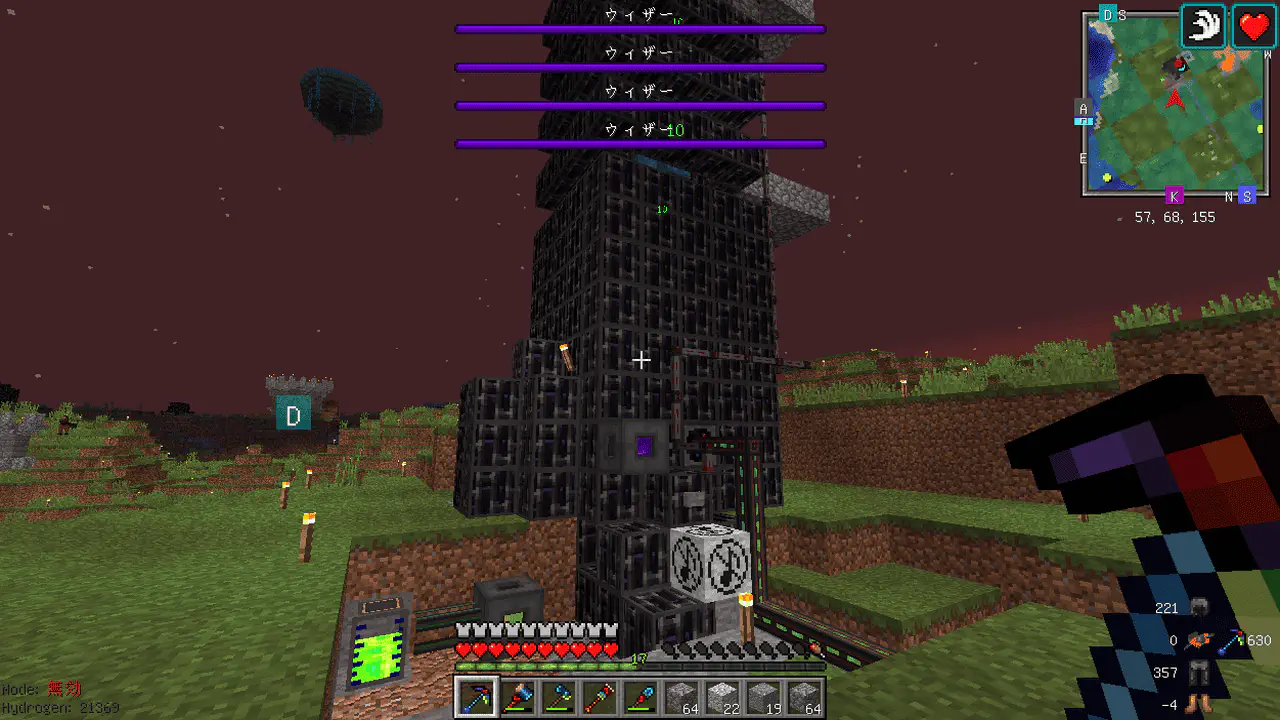Click the helmet icon in armor status
The image size is (1280, 720).
click(x=1200, y=607)
